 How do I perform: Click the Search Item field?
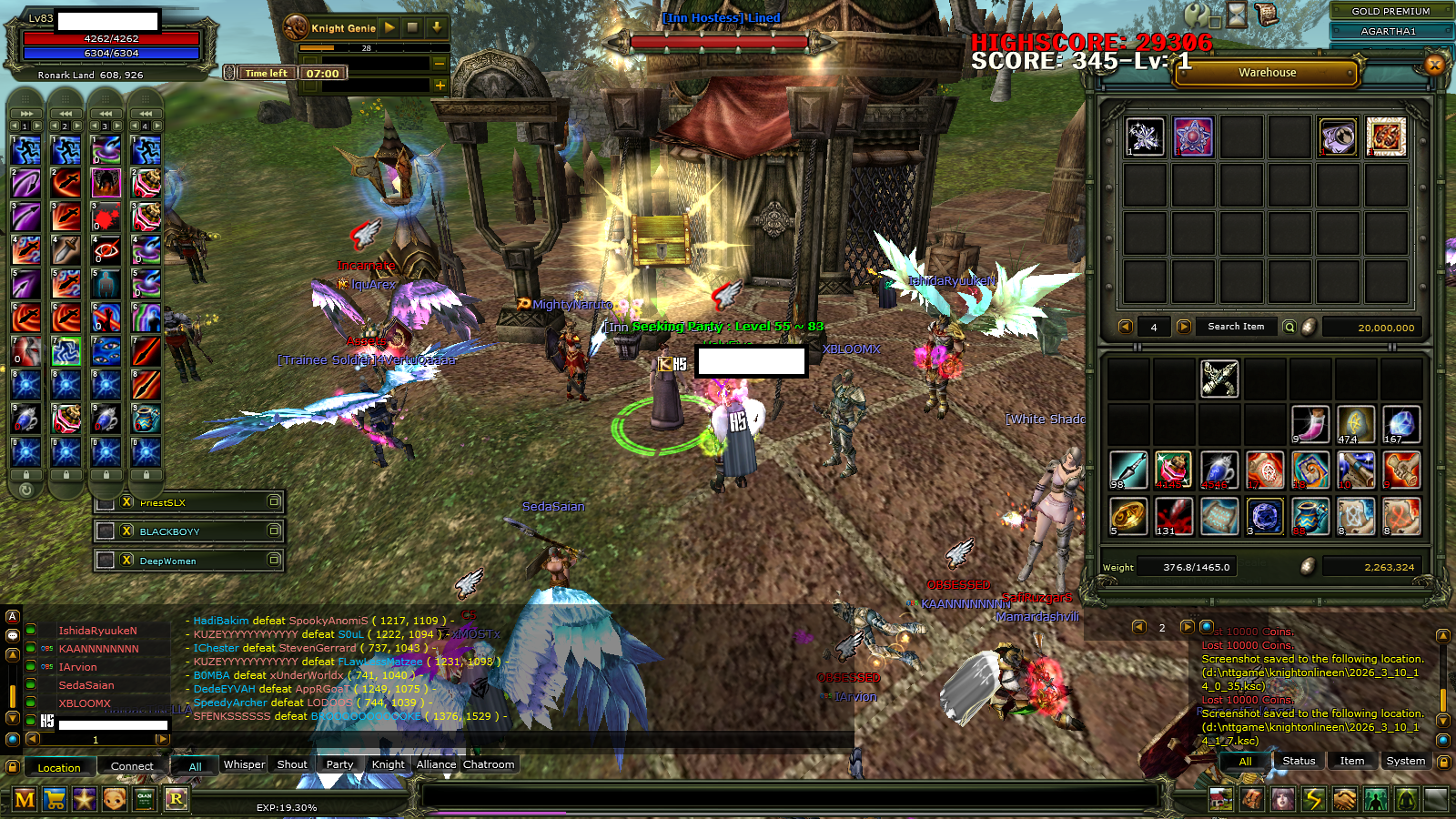click(x=1235, y=327)
